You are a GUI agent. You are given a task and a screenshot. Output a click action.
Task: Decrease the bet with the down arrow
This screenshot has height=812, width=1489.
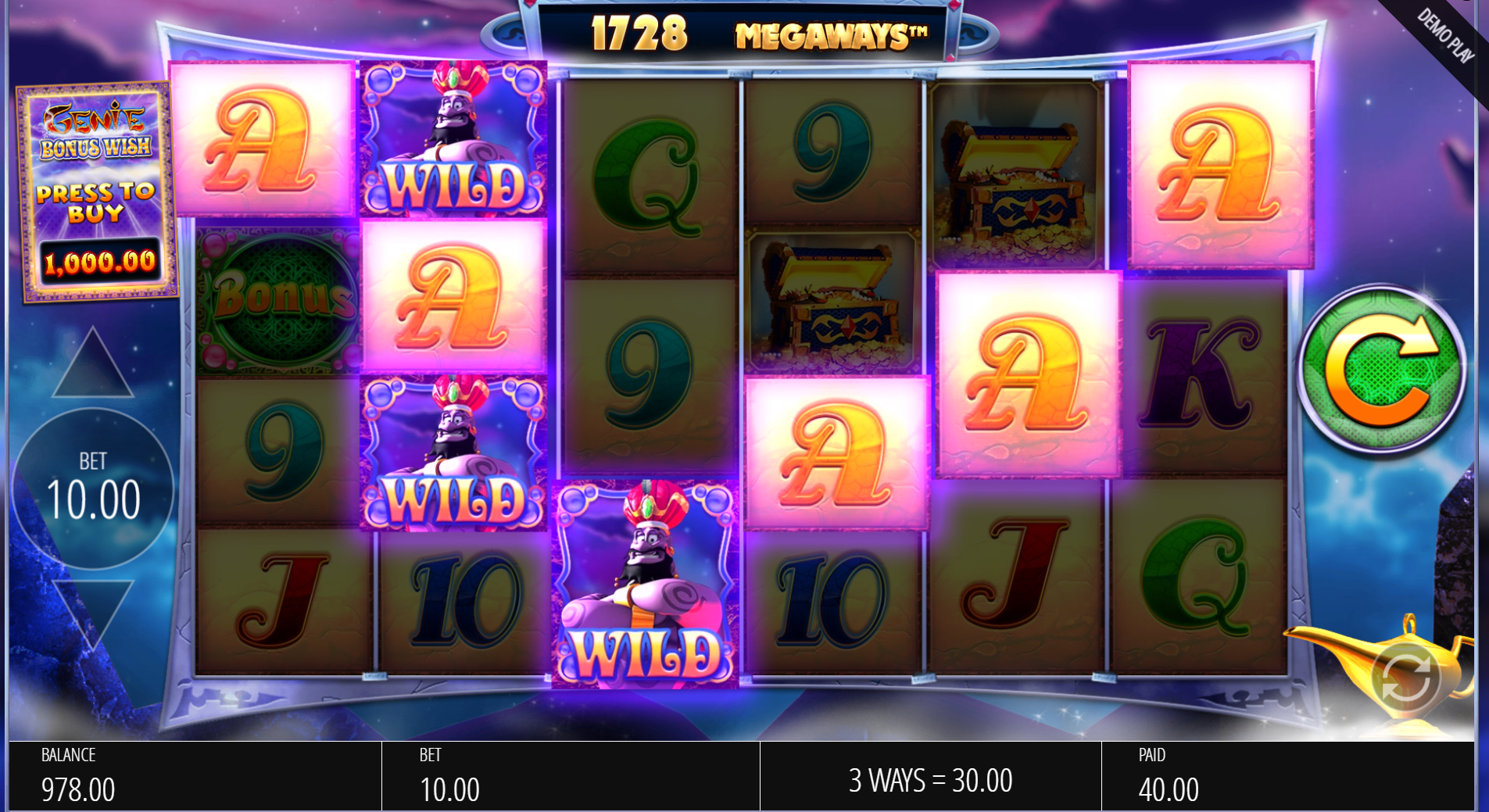93,612
